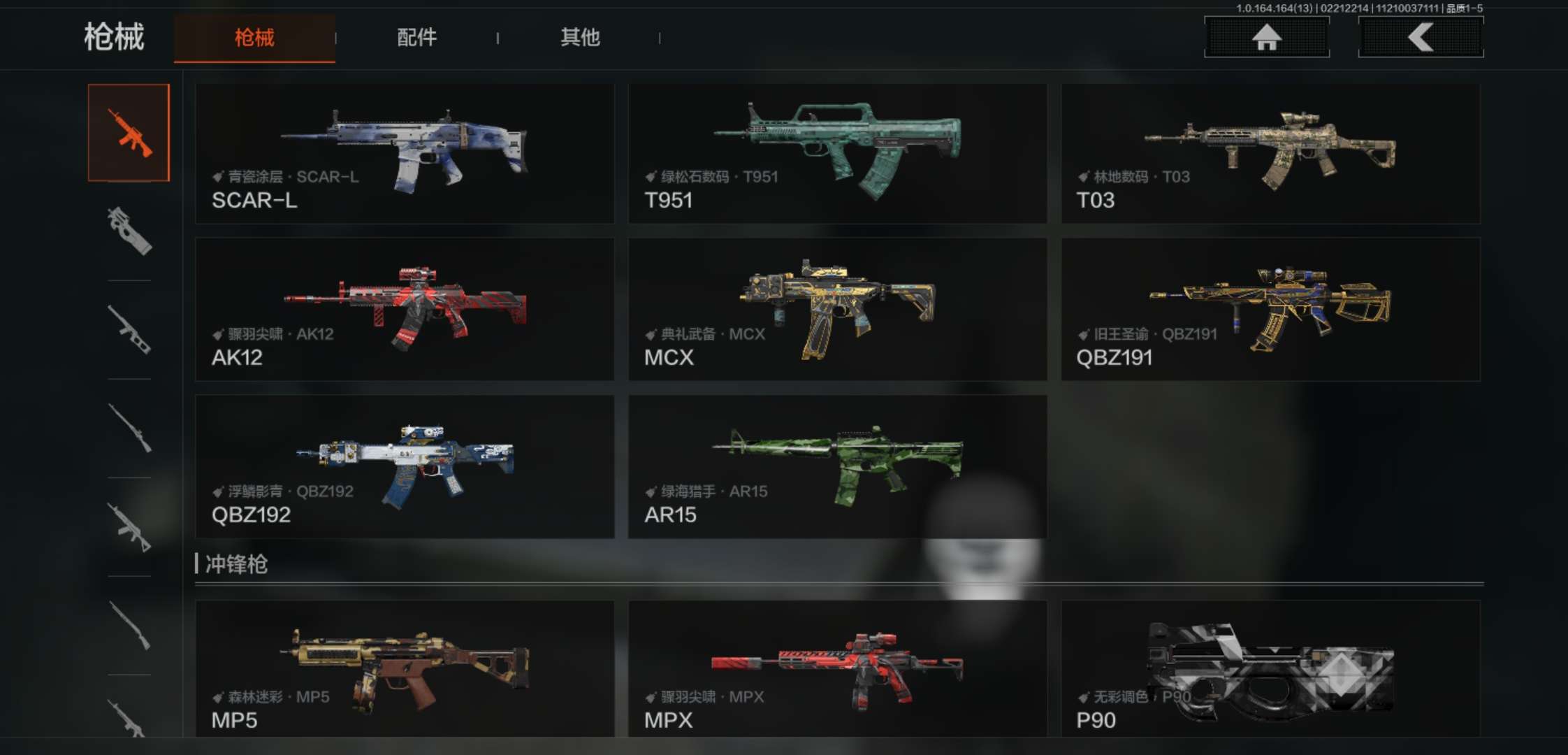Image resolution: width=1568 pixels, height=755 pixels.
Task: Select the orange assault rifle category icon
Action: coord(129,132)
